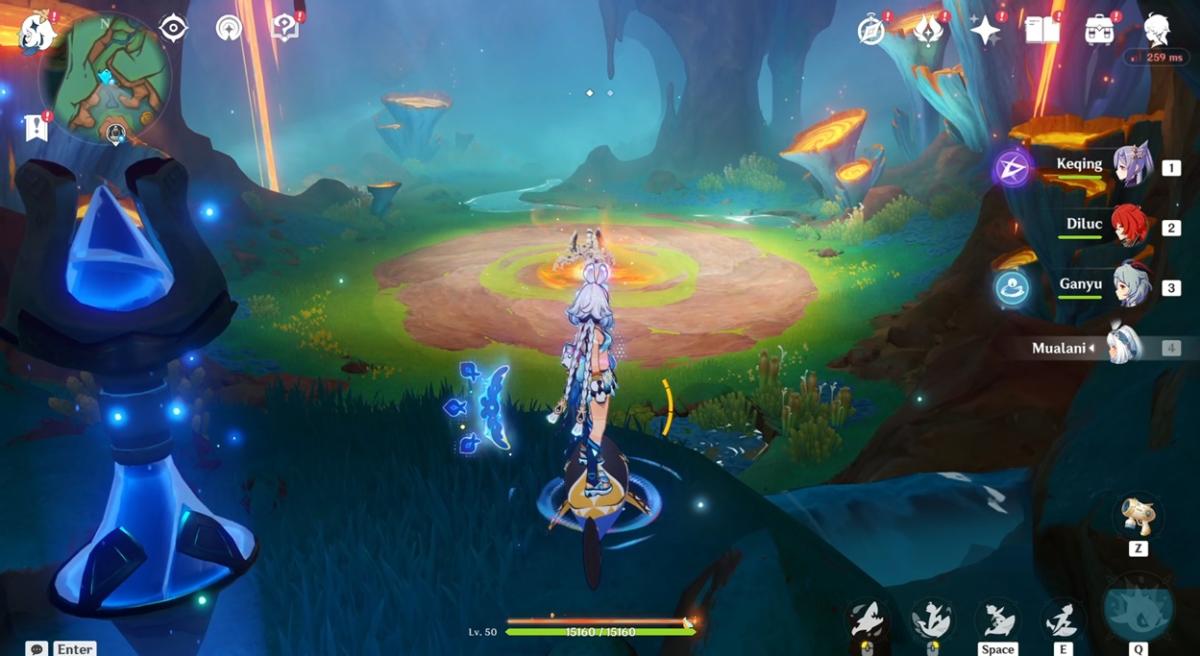Click the quest bookmark icon beside the minimap
The image size is (1200, 656).
pyautogui.click(x=37, y=127)
